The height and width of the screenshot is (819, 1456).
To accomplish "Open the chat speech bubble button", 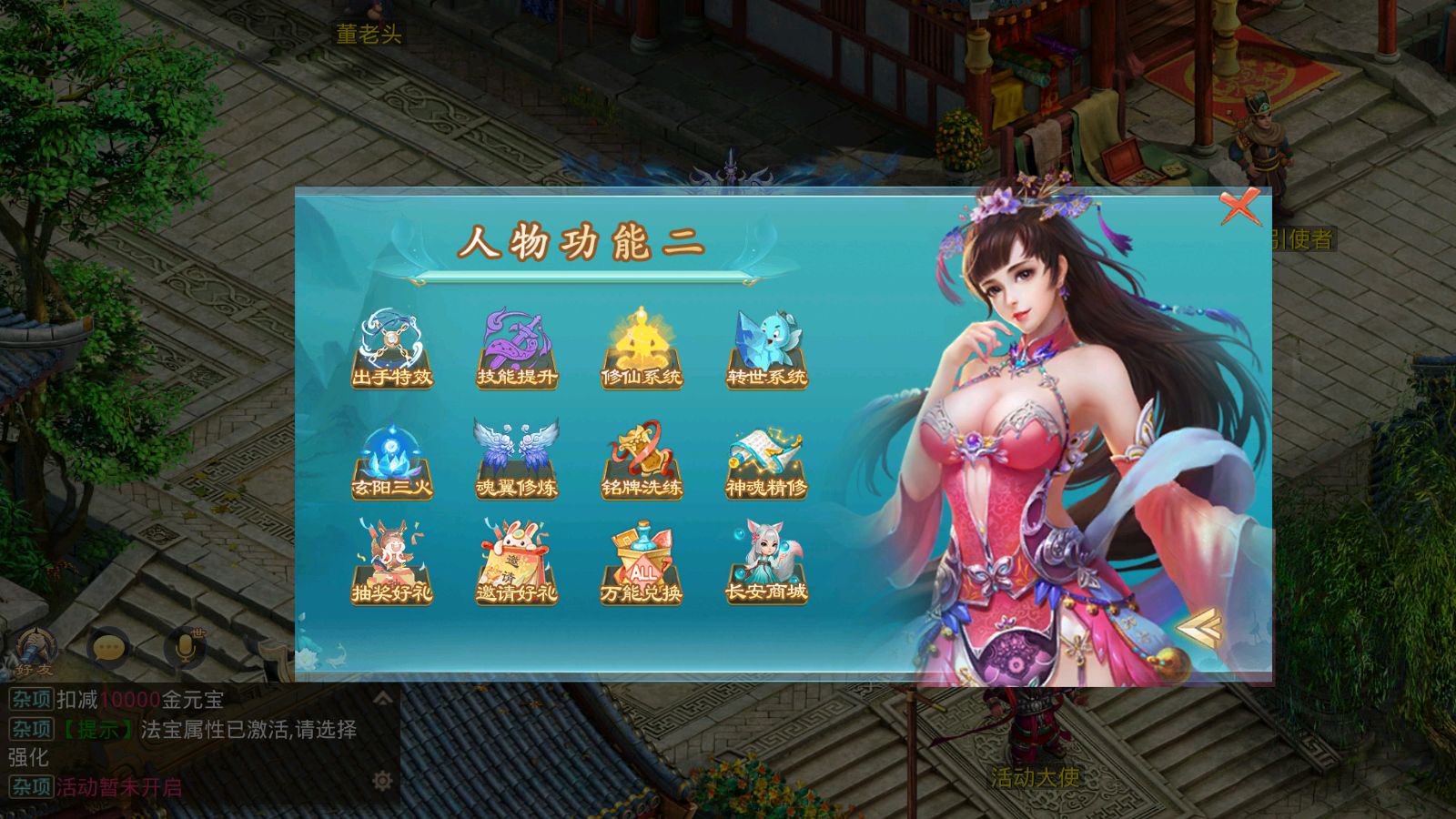I will (108, 648).
